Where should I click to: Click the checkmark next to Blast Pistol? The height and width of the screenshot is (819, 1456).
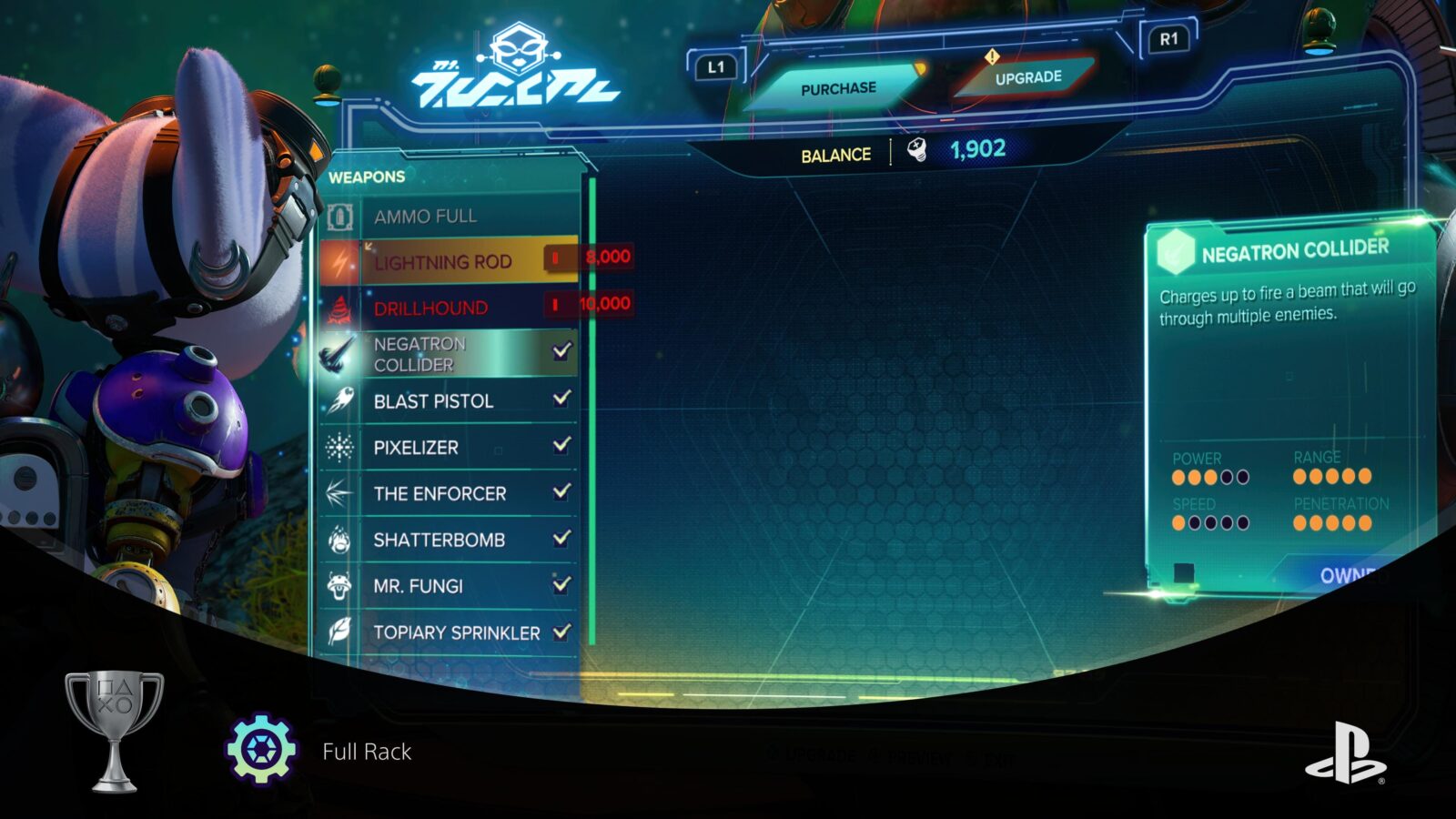pos(561,400)
